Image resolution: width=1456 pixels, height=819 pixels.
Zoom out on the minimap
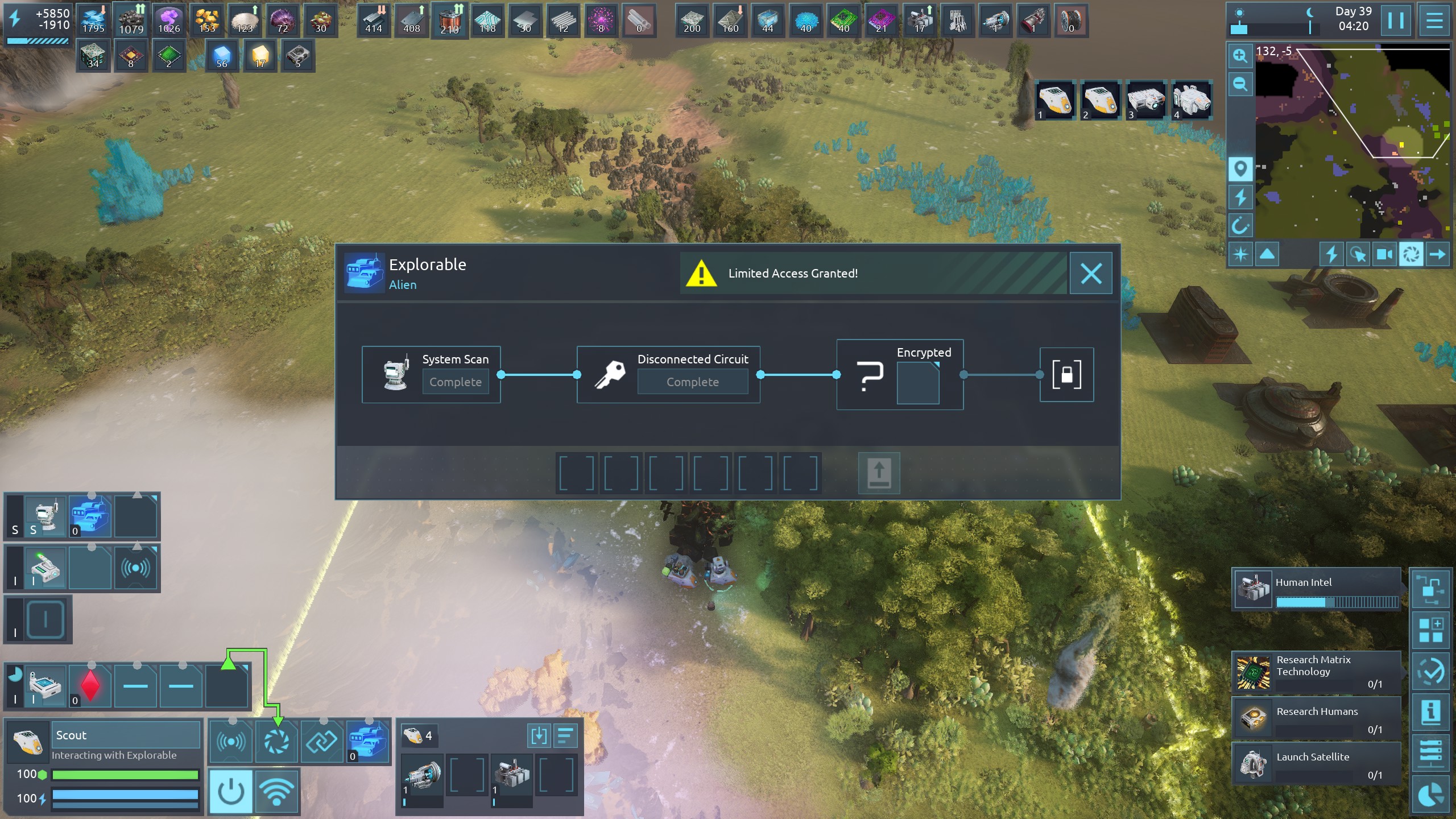[x=1240, y=85]
